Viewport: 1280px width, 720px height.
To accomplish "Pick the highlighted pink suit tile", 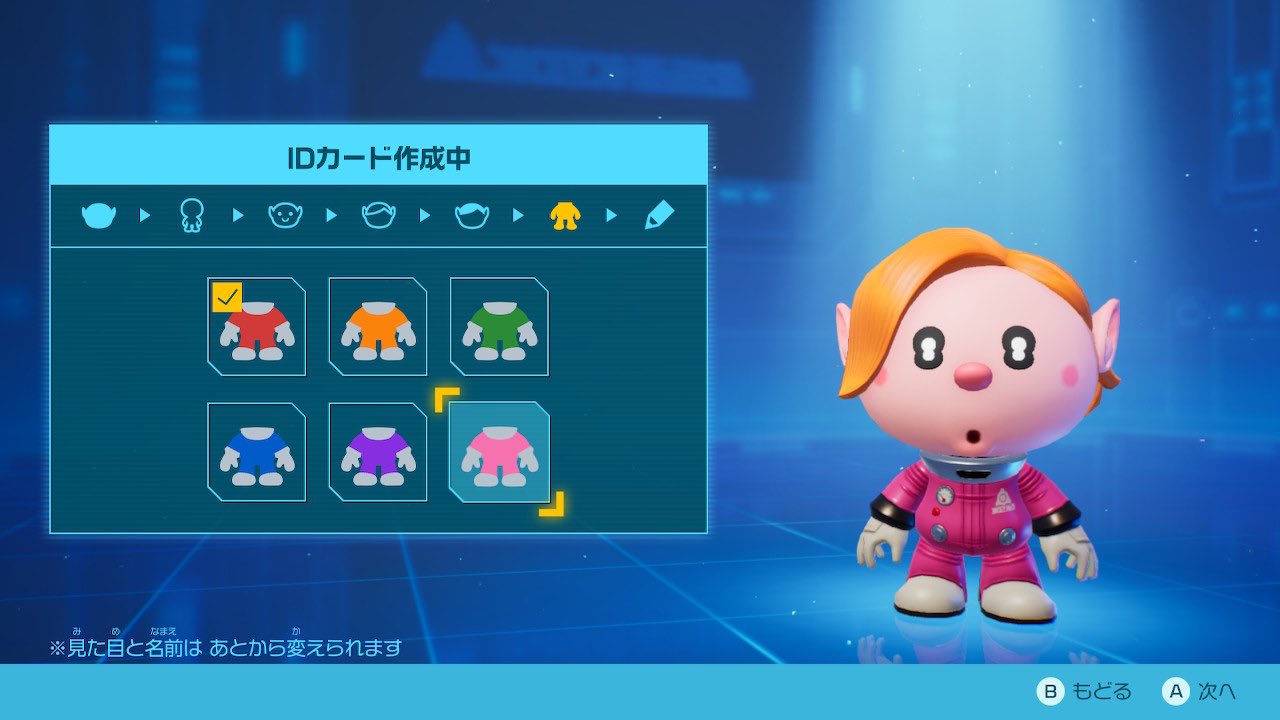I will click(x=499, y=452).
